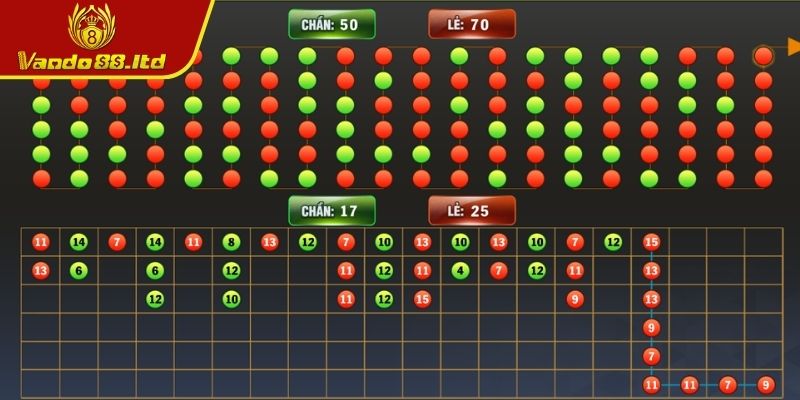Image resolution: width=800 pixels, height=400 pixels.
Task: Click the Vando88.ltd crown logo
Action: (x=90, y=28)
